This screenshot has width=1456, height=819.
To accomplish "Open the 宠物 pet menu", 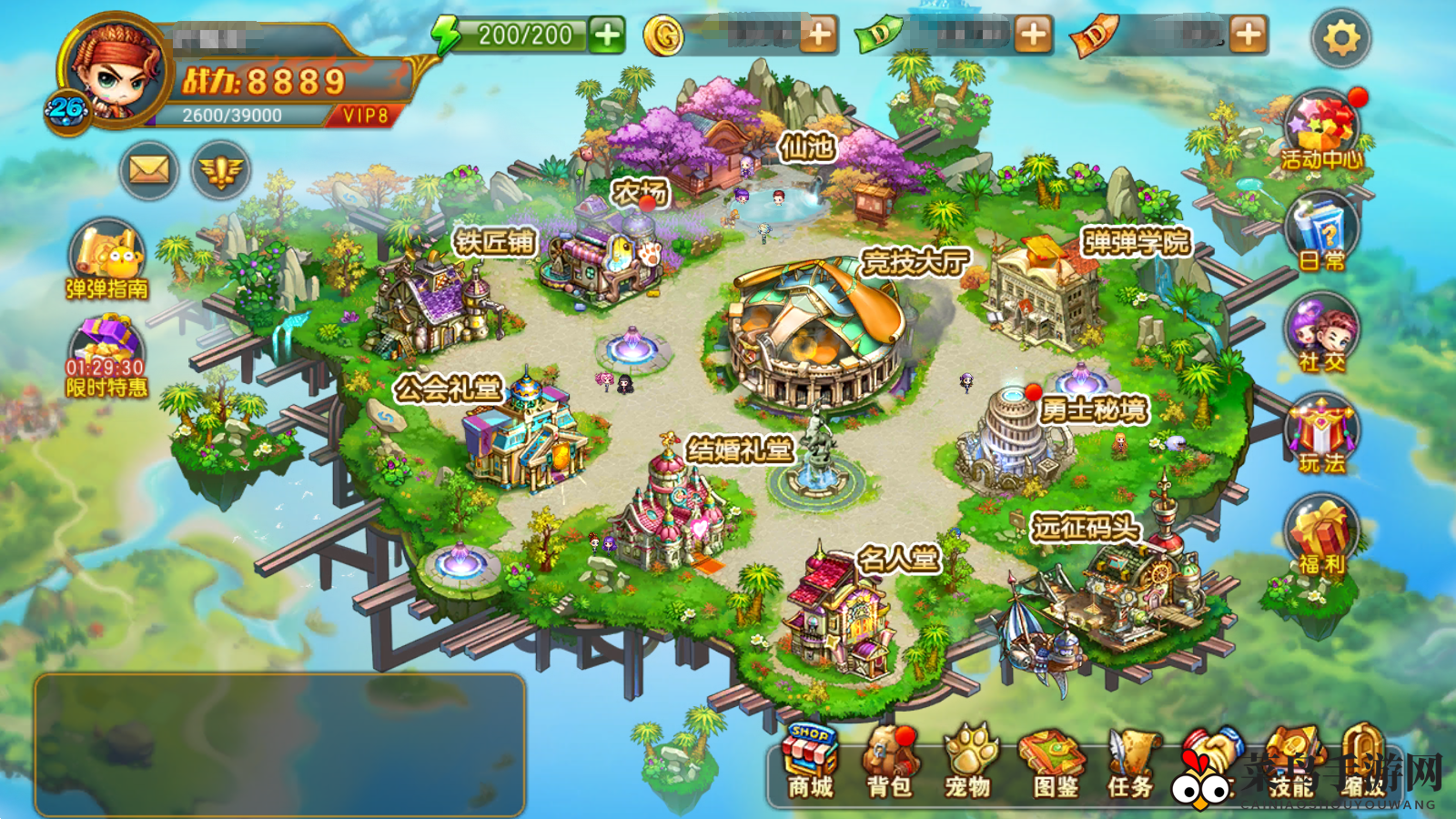I will pos(967,762).
